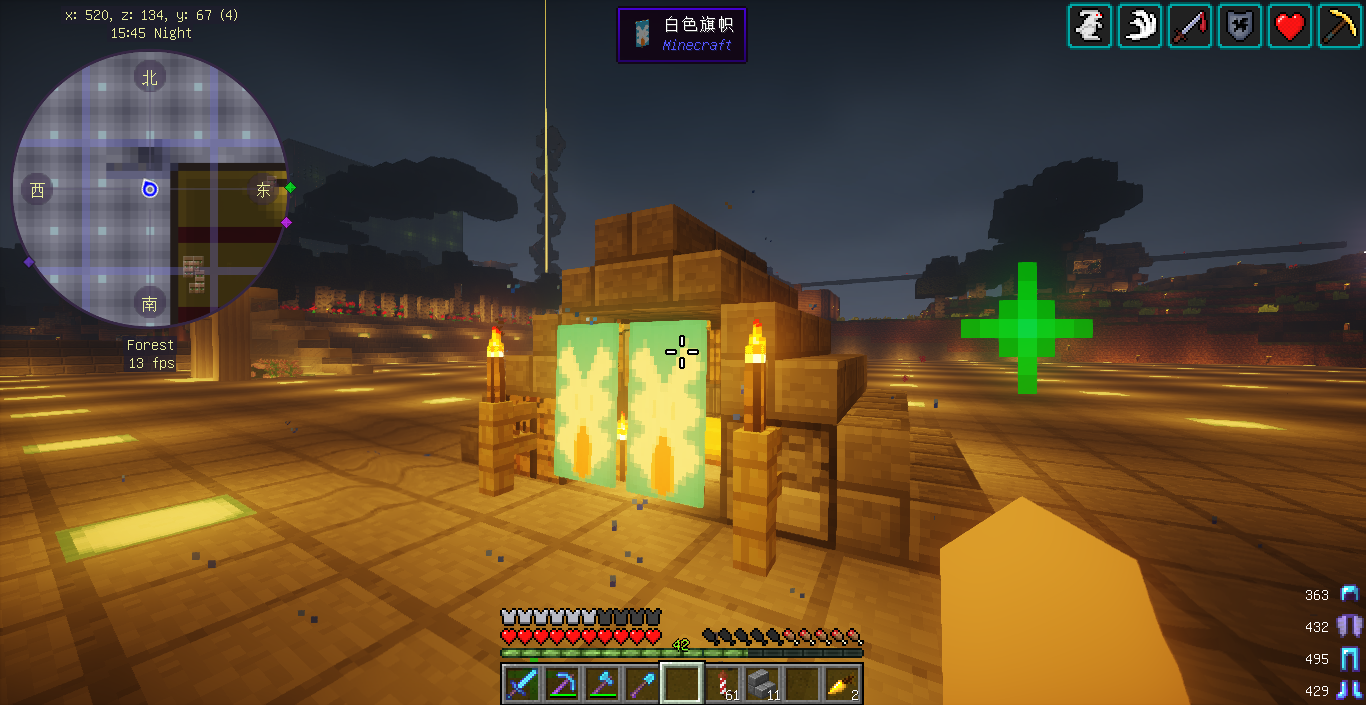The image size is (1366, 705).
Task: Click the red heart status effect icon
Action: pos(1289,26)
